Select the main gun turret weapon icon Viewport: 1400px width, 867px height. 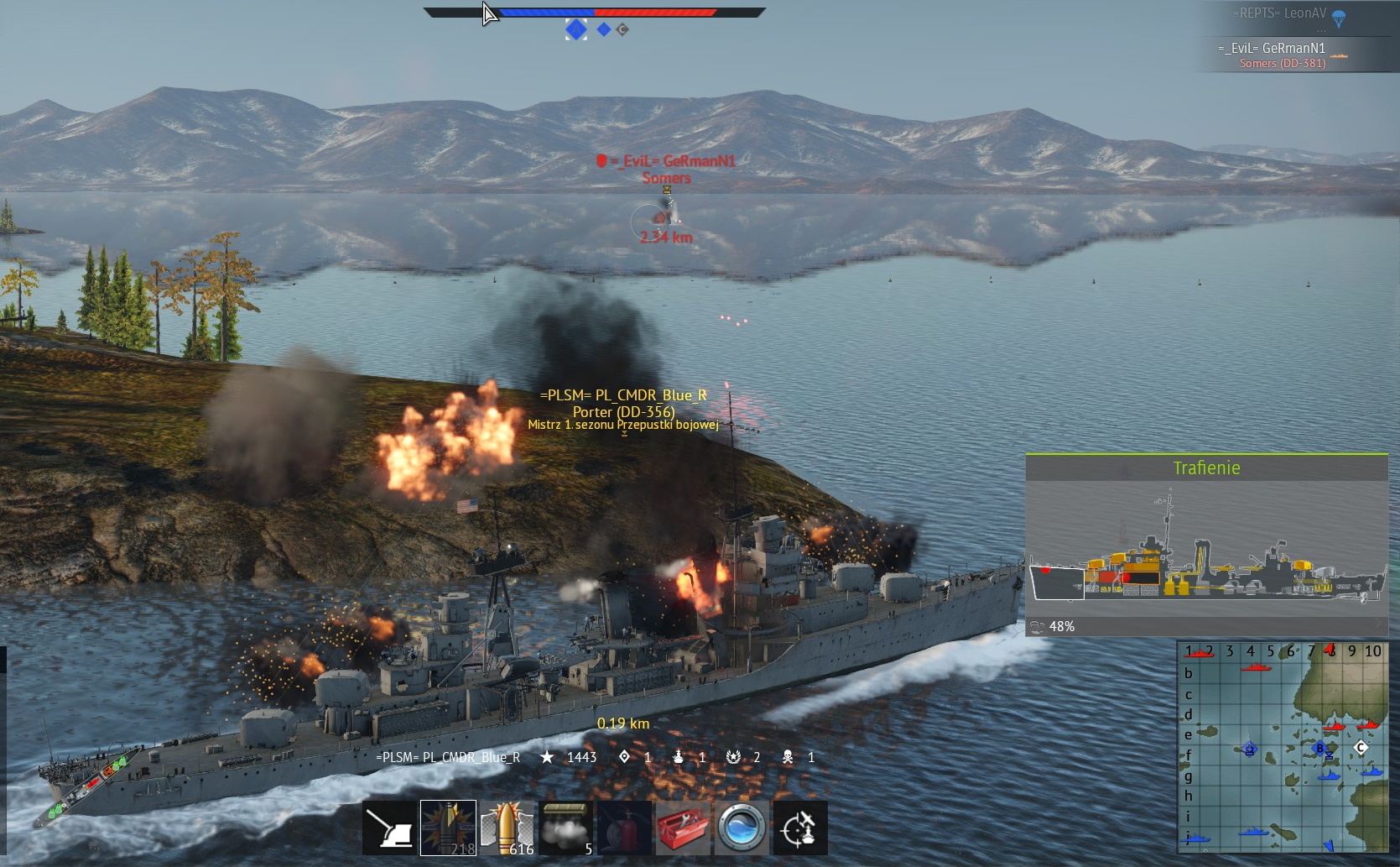[389, 828]
